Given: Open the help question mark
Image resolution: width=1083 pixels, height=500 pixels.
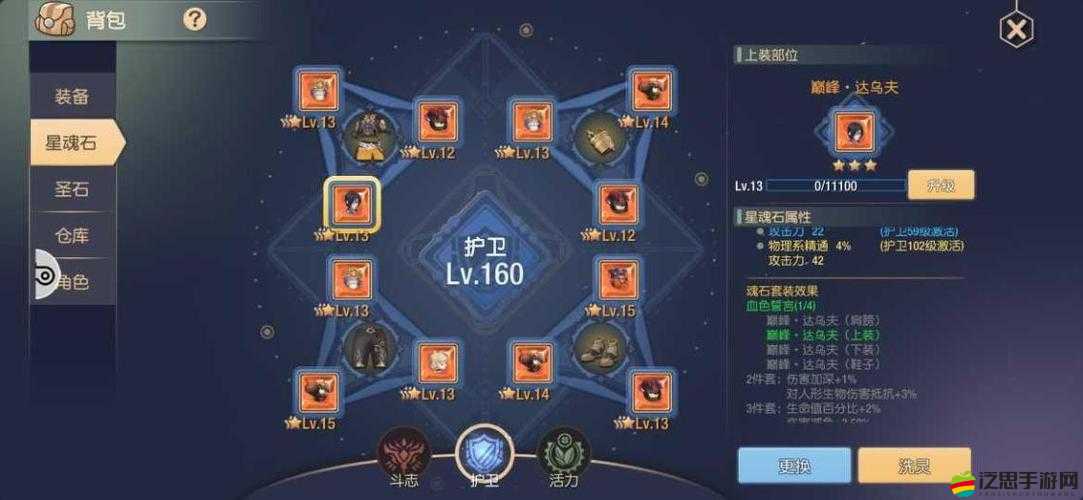Looking at the screenshot, I should coord(195,18).
